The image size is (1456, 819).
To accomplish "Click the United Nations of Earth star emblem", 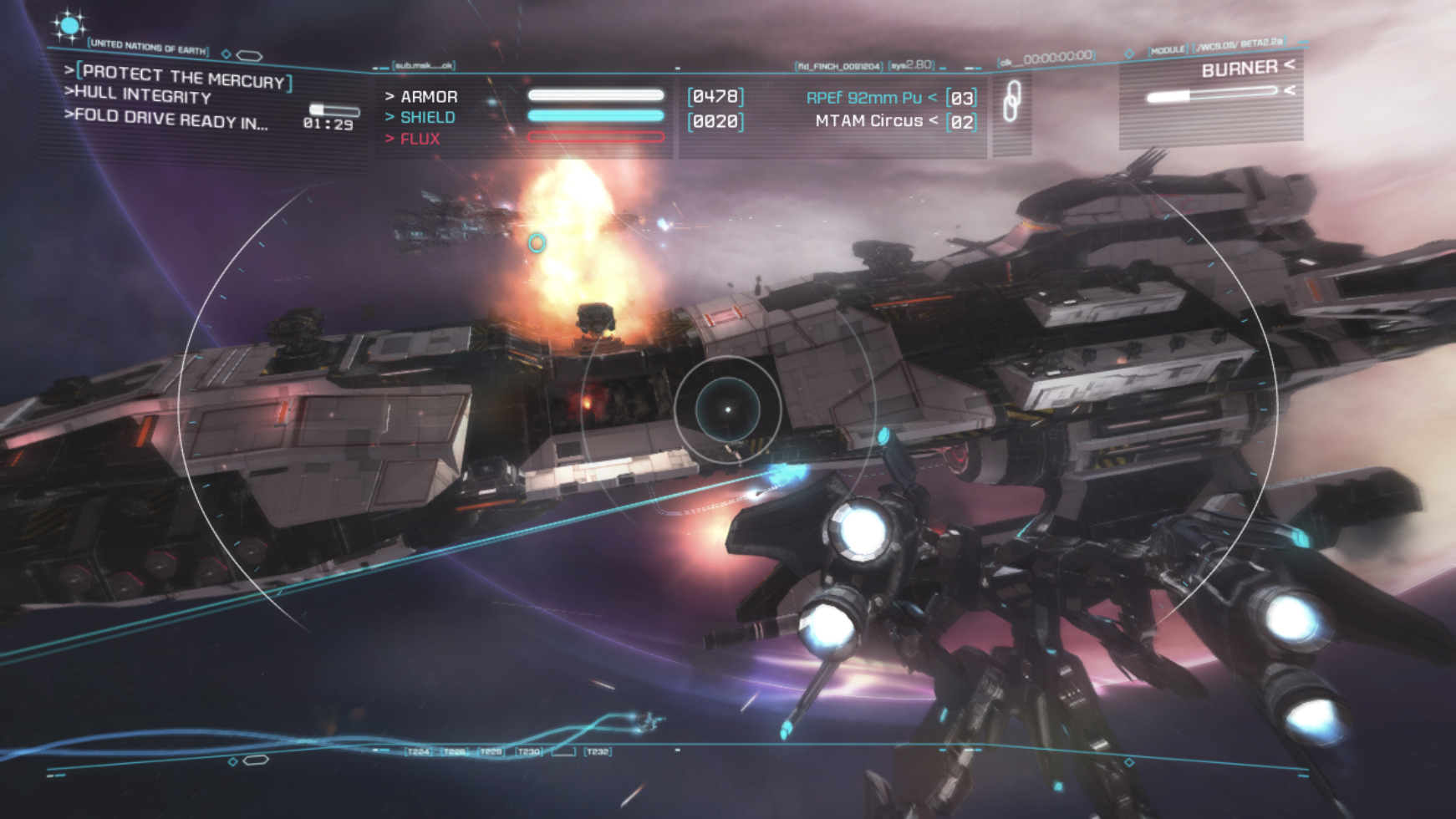I will 69,26.
